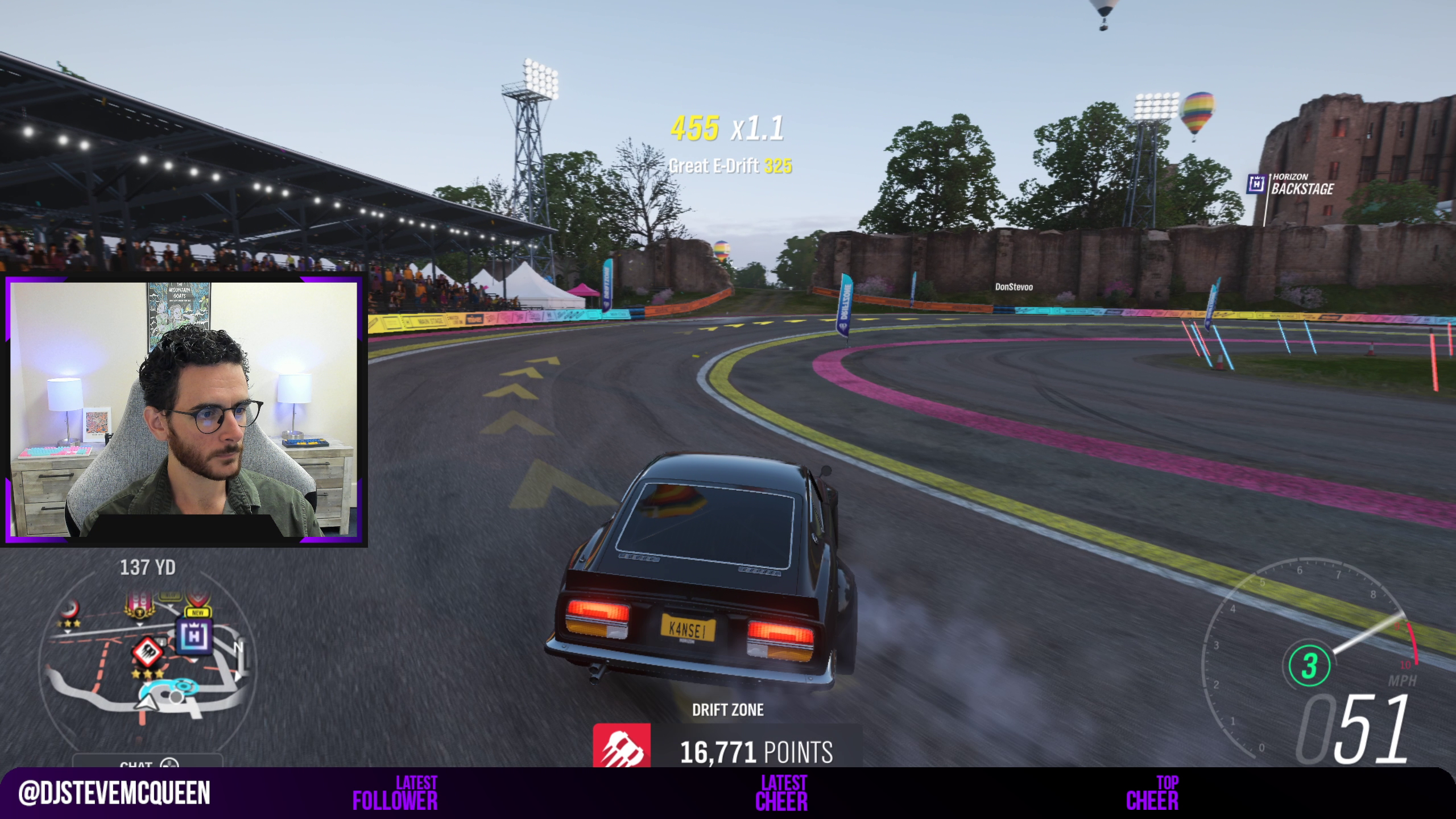This screenshot has width=1456, height=819.
Task: Open the Chat panel below the minimap
Action: (147, 764)
